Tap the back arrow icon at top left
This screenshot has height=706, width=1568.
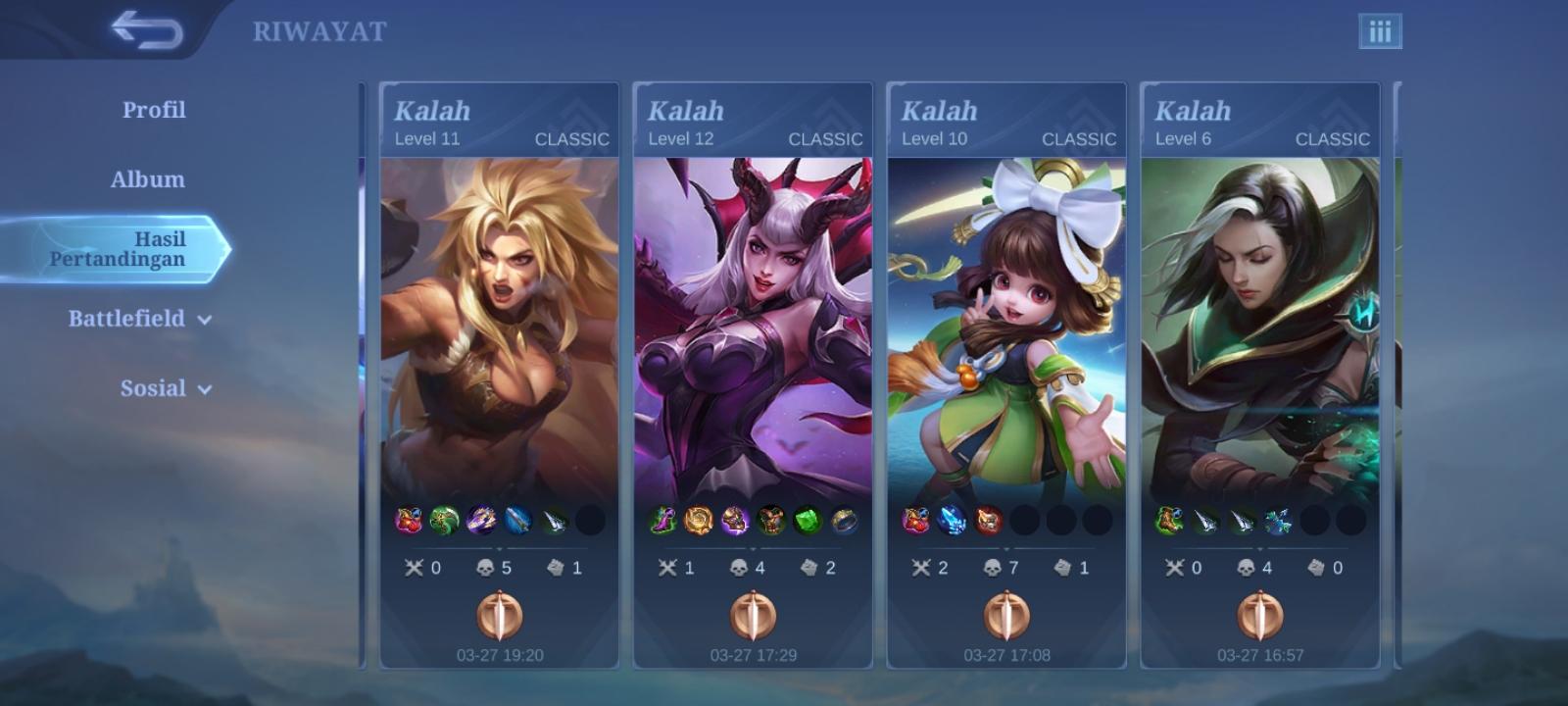click(147, 29)
